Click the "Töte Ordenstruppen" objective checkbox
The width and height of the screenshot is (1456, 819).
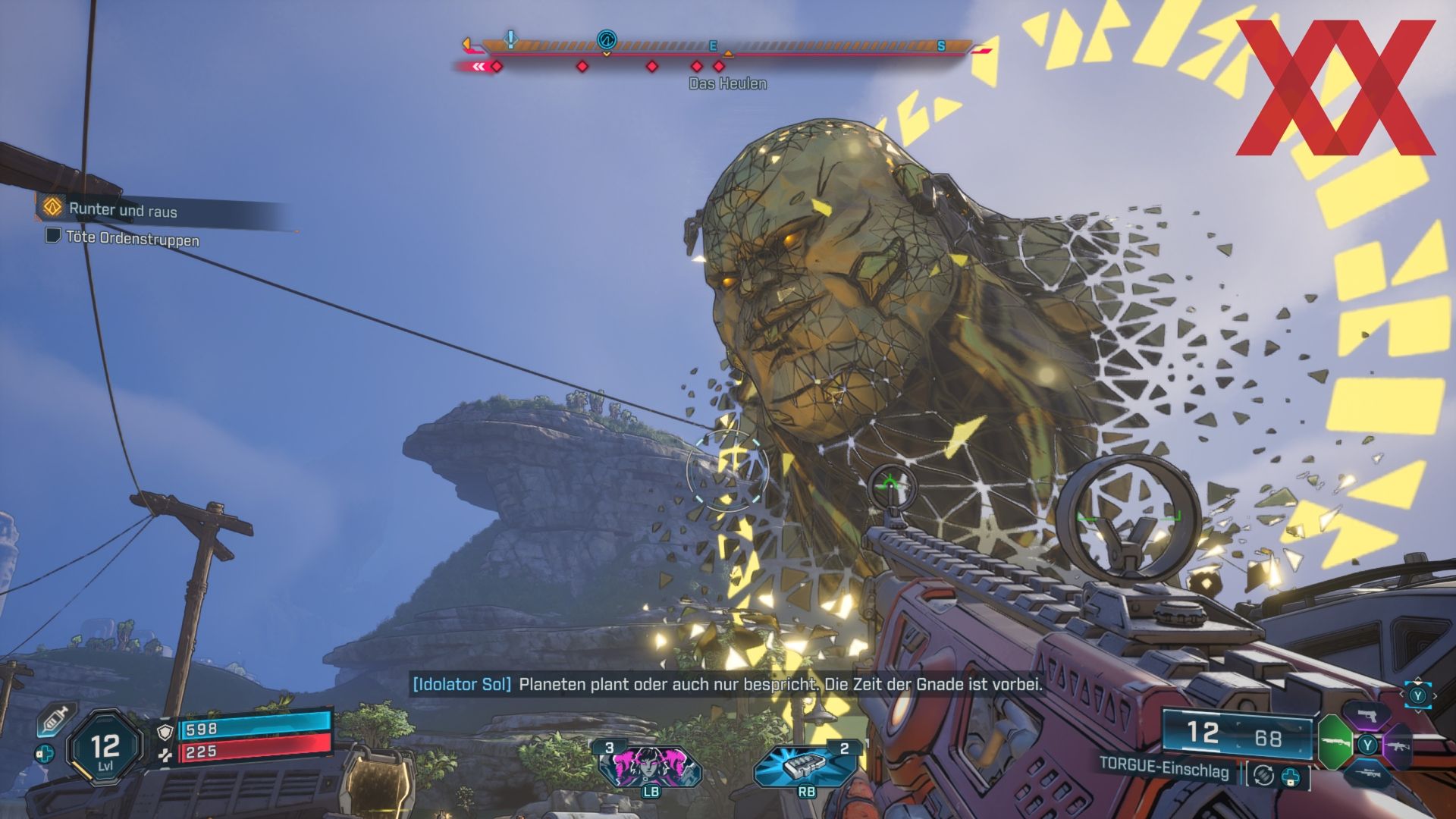[x=53, y=236]
